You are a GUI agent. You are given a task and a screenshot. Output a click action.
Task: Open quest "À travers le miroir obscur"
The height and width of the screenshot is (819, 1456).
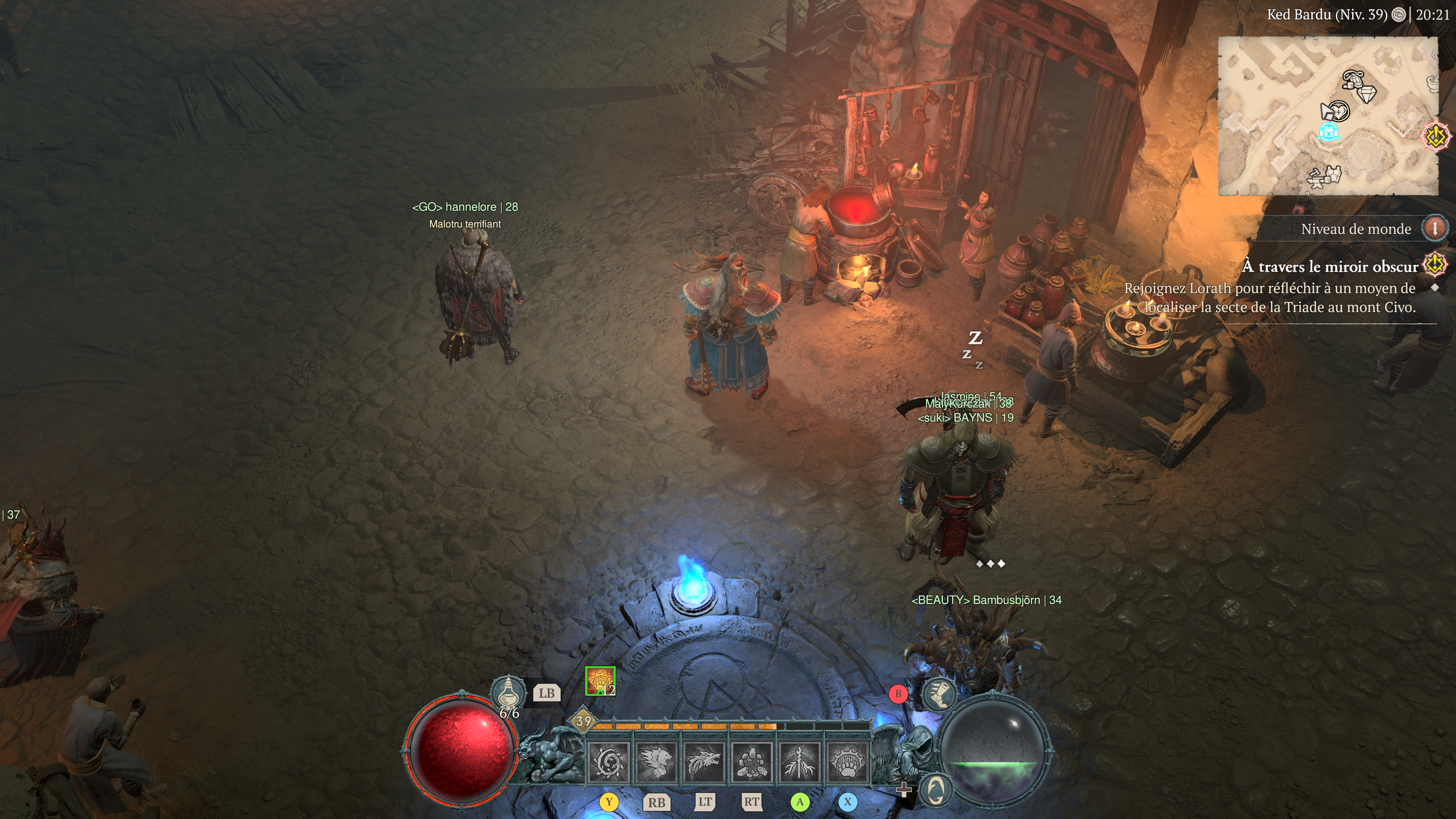click(1329, 266)
